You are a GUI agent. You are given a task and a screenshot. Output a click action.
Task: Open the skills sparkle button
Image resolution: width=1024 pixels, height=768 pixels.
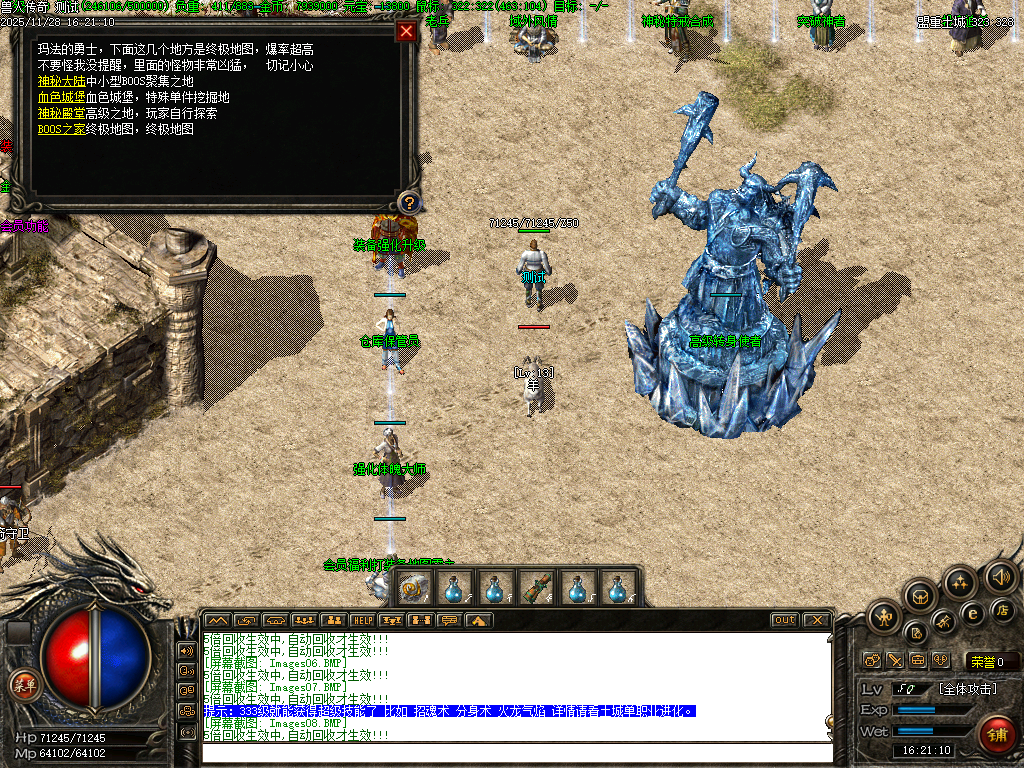pyautogui.click(x=961, y=583)
